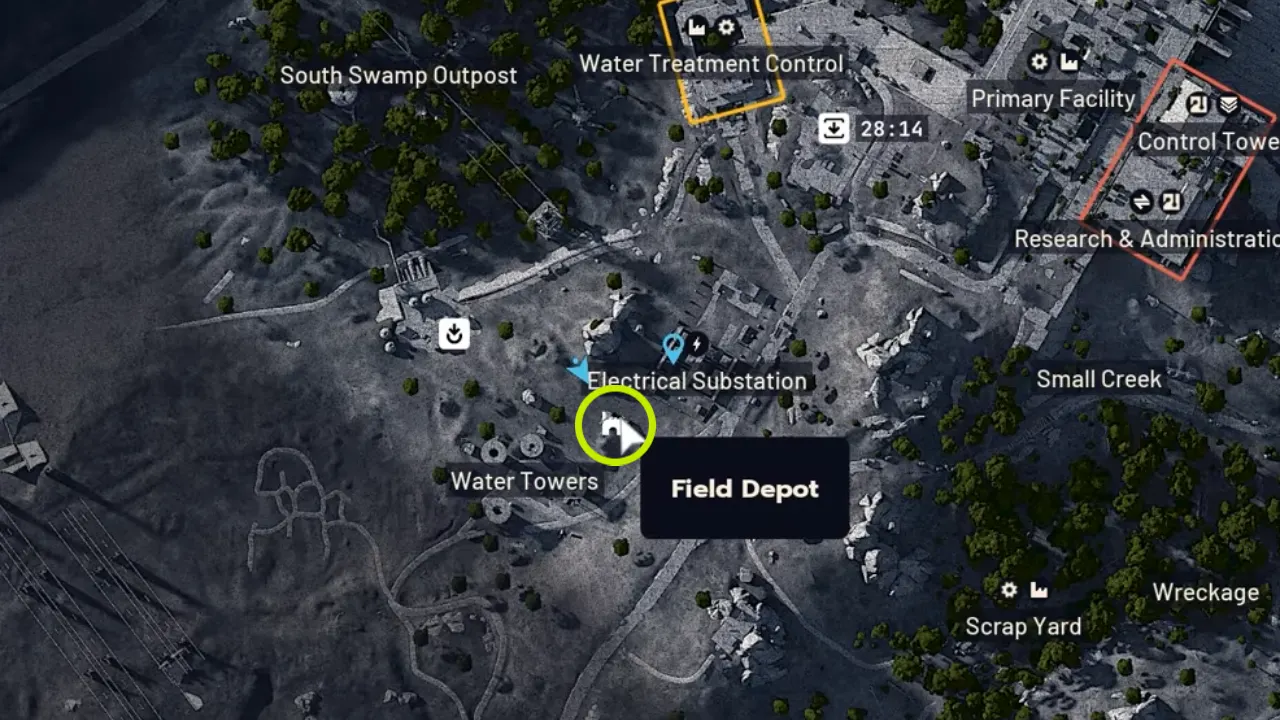The height and width of the screenshot is (720, 1280).
Task: Select the Small Creek location label
Action: click(x=1097, y=379)
